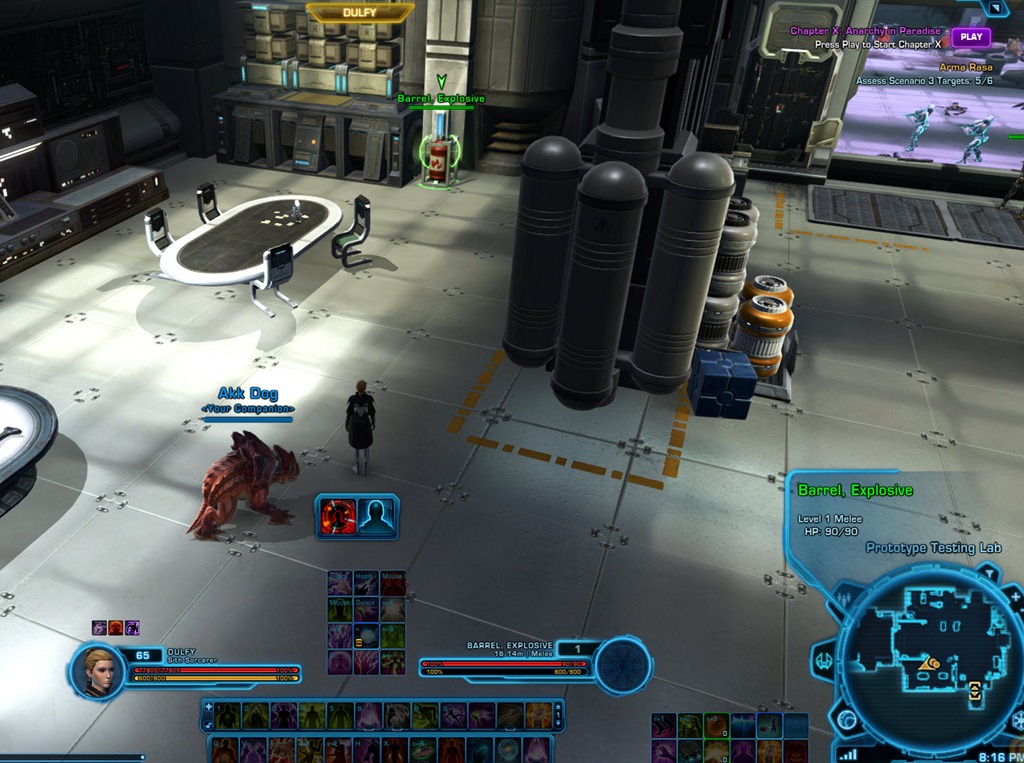Select the Arma Rasa mission in the tracker
Viewport: 1024px width, 763px height.
965,67
